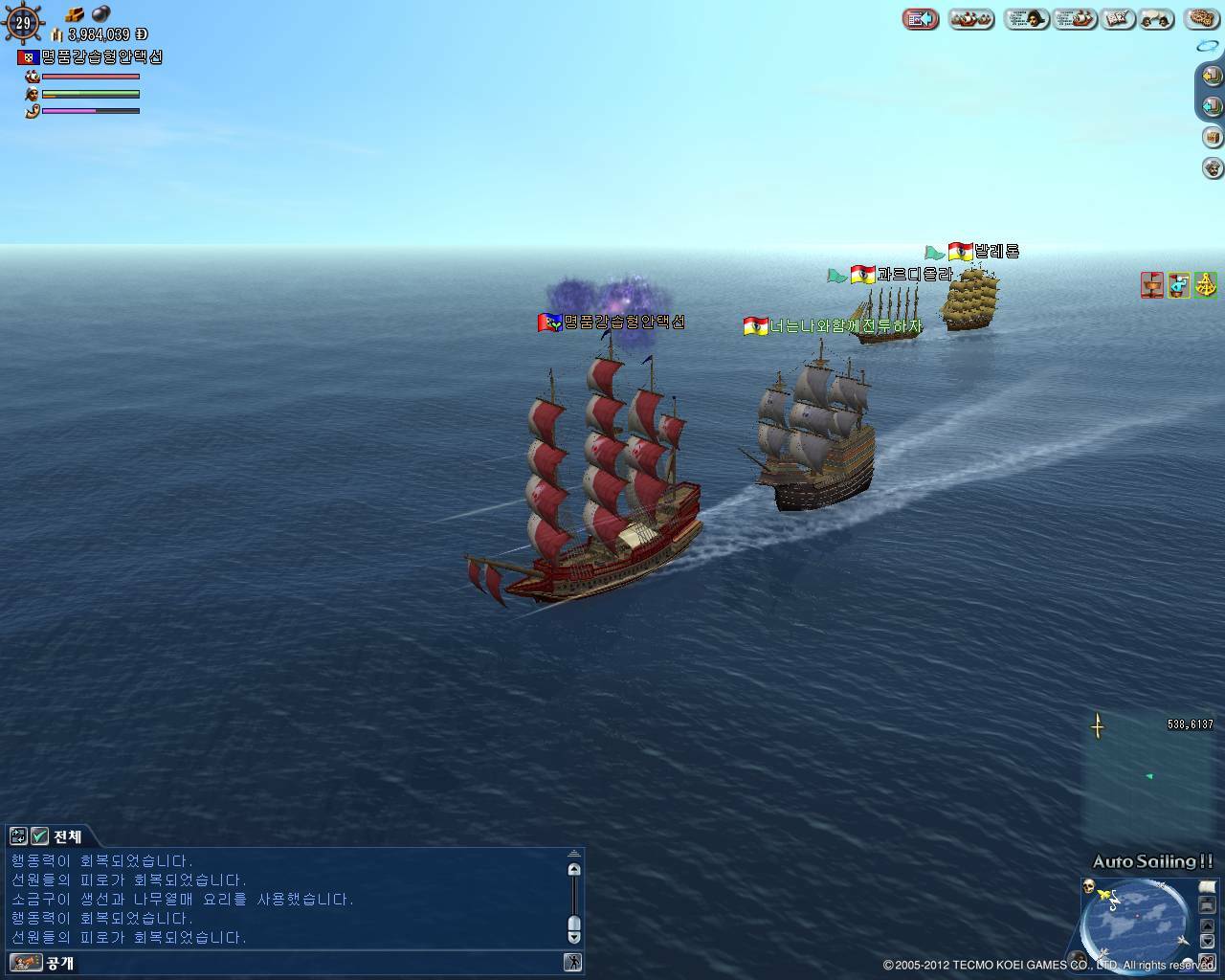Click the circular world minimap
The height and width of the screenshot is (980, 1225).
point(1136,924)
